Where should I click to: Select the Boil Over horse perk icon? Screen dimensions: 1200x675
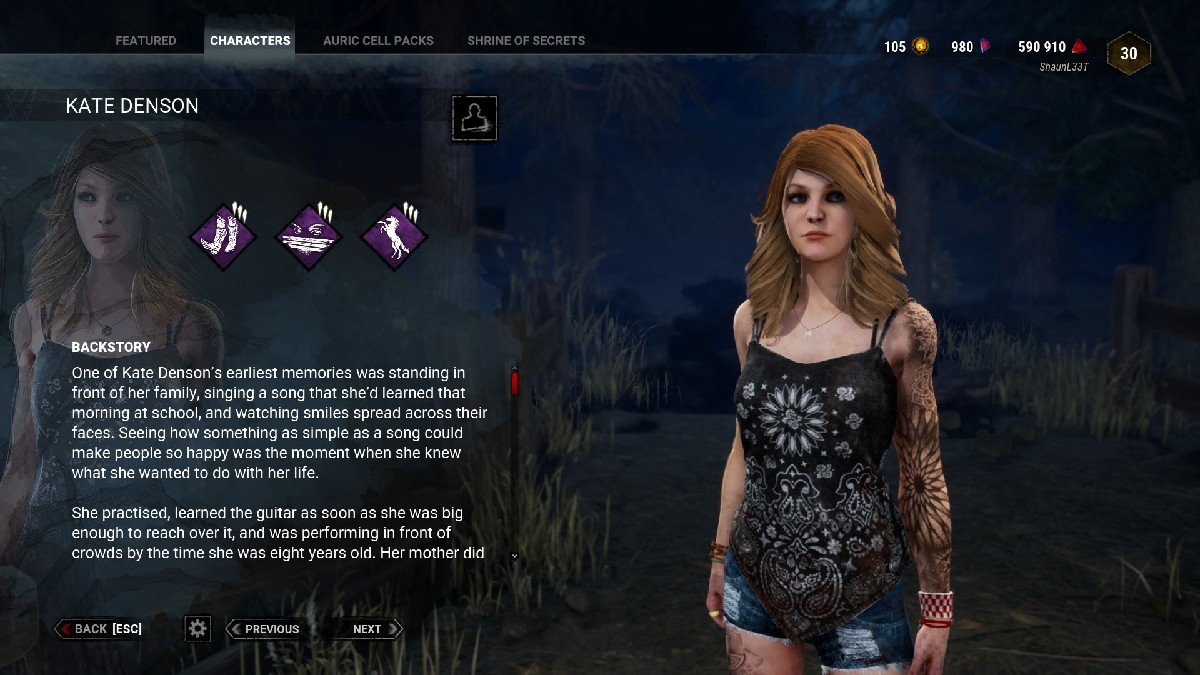[x=394, y=237]
